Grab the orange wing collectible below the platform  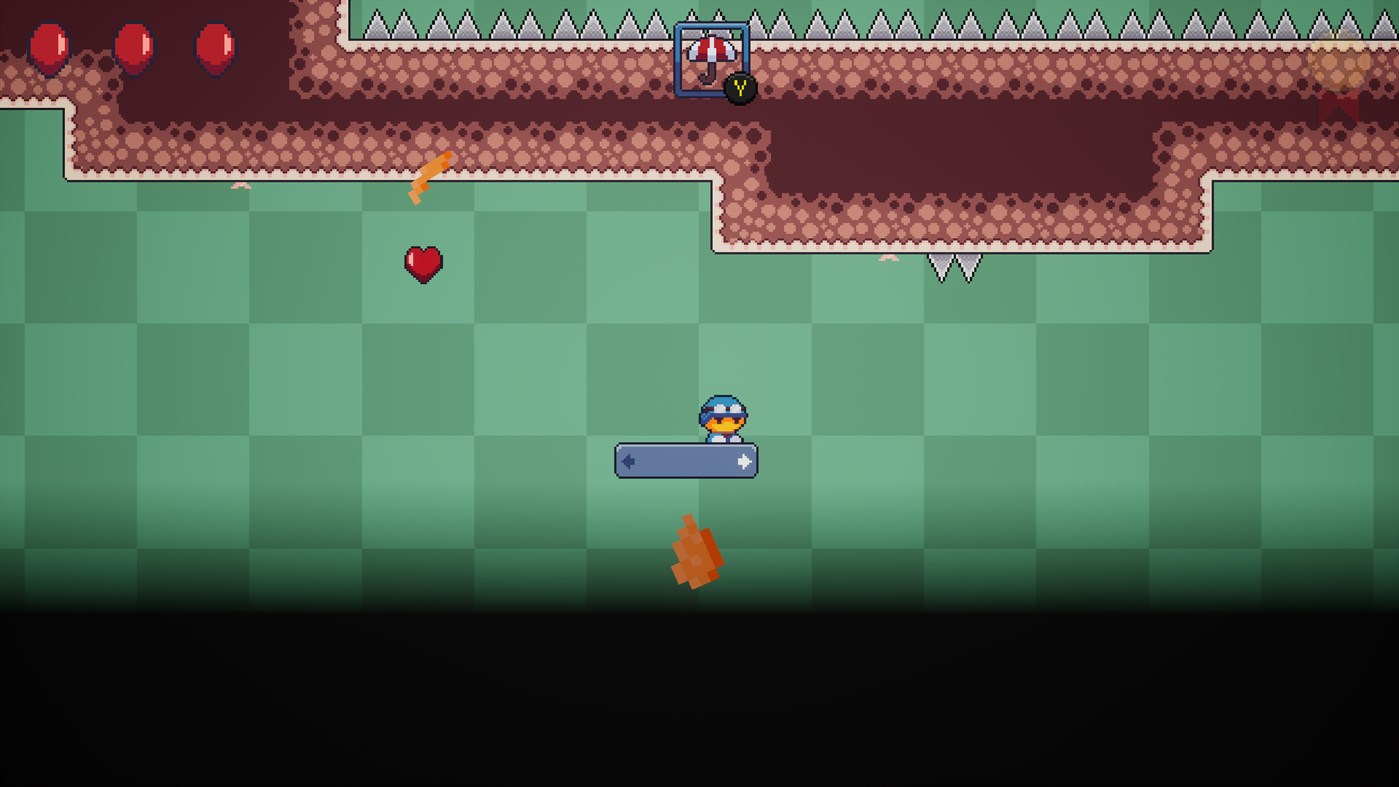697,552
